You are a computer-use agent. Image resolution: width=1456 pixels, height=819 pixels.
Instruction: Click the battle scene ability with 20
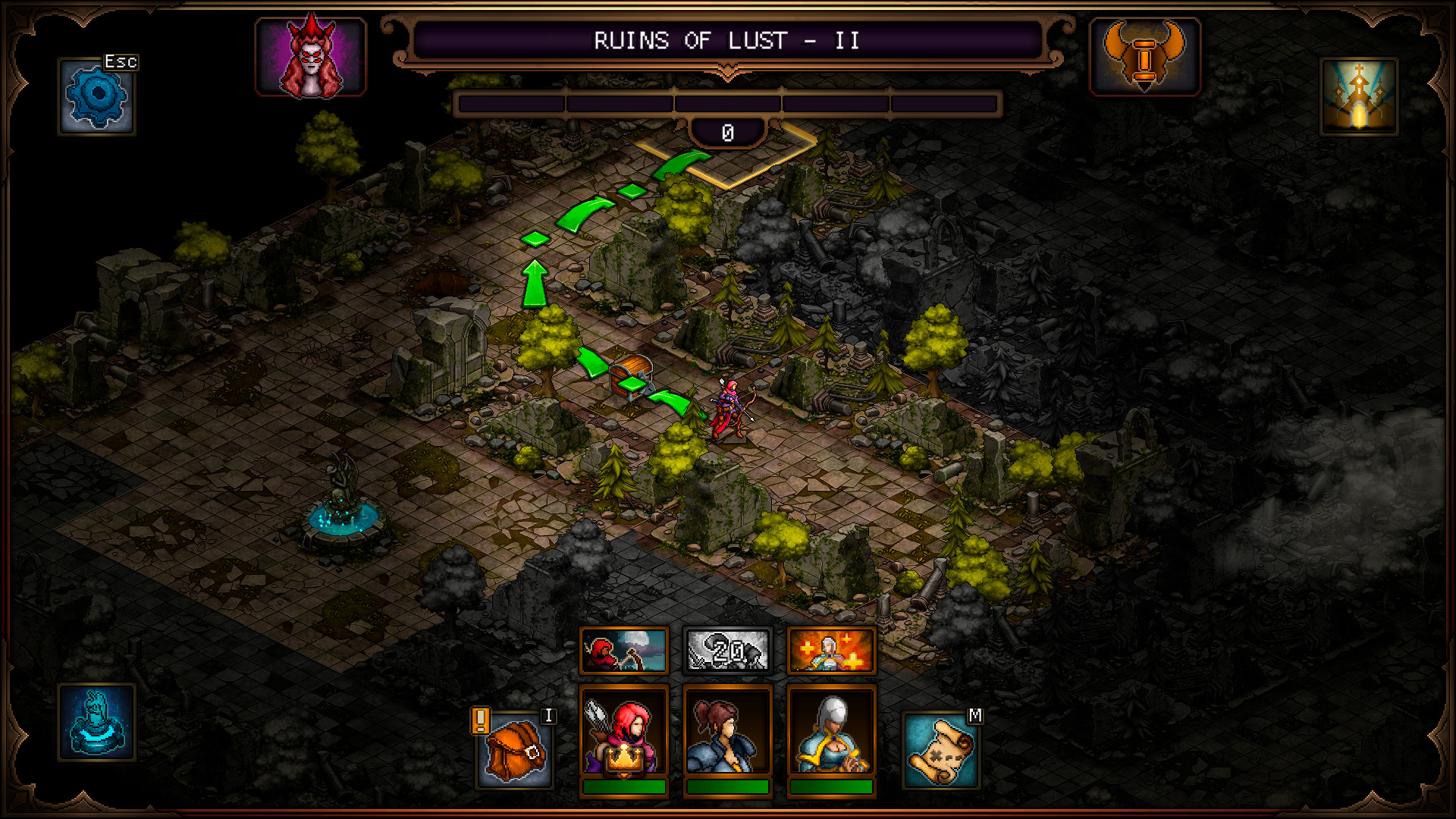click(728, 651)
